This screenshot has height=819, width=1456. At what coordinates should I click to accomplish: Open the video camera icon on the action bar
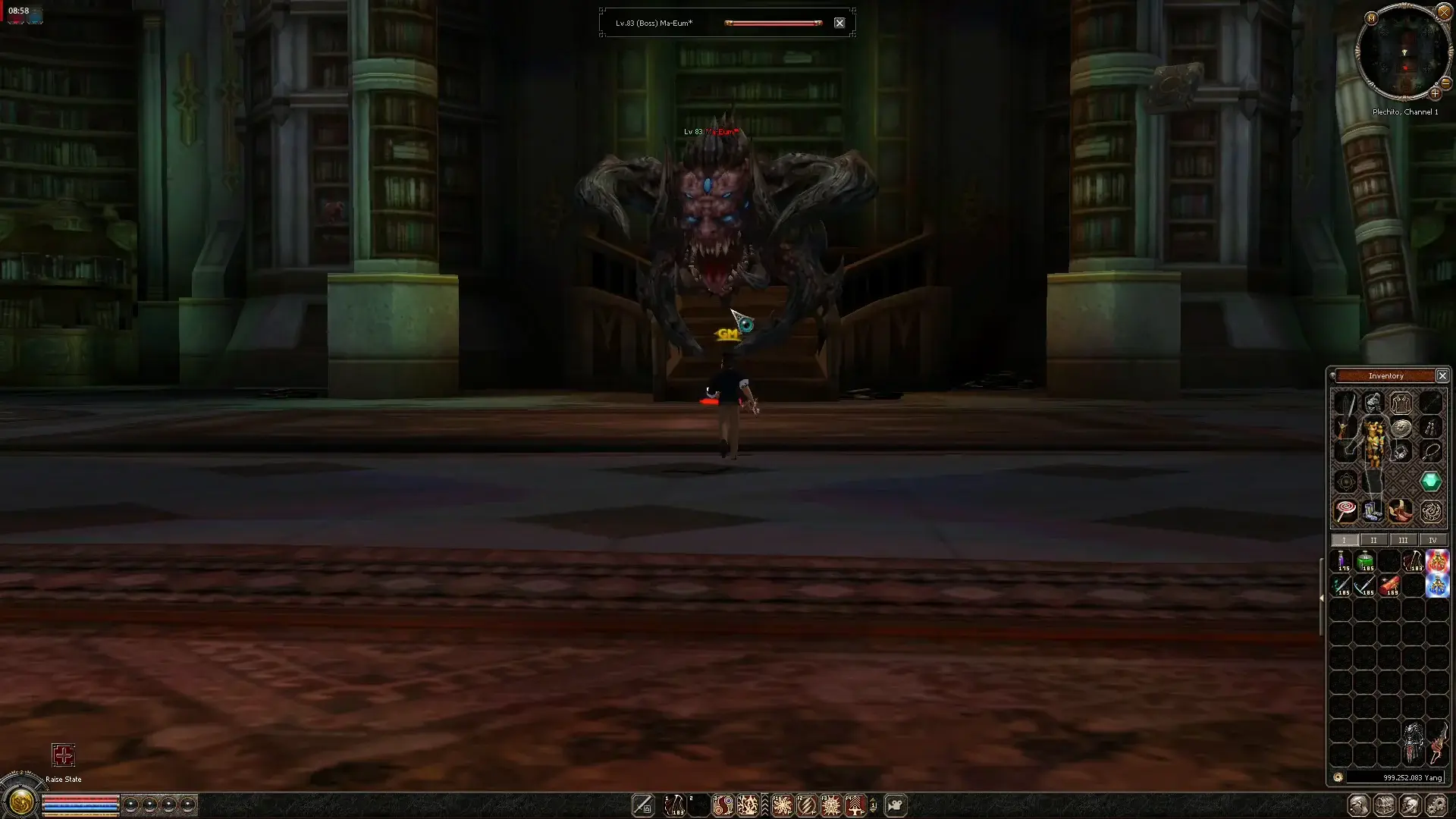pyautogui.click(x=896, y=805)
